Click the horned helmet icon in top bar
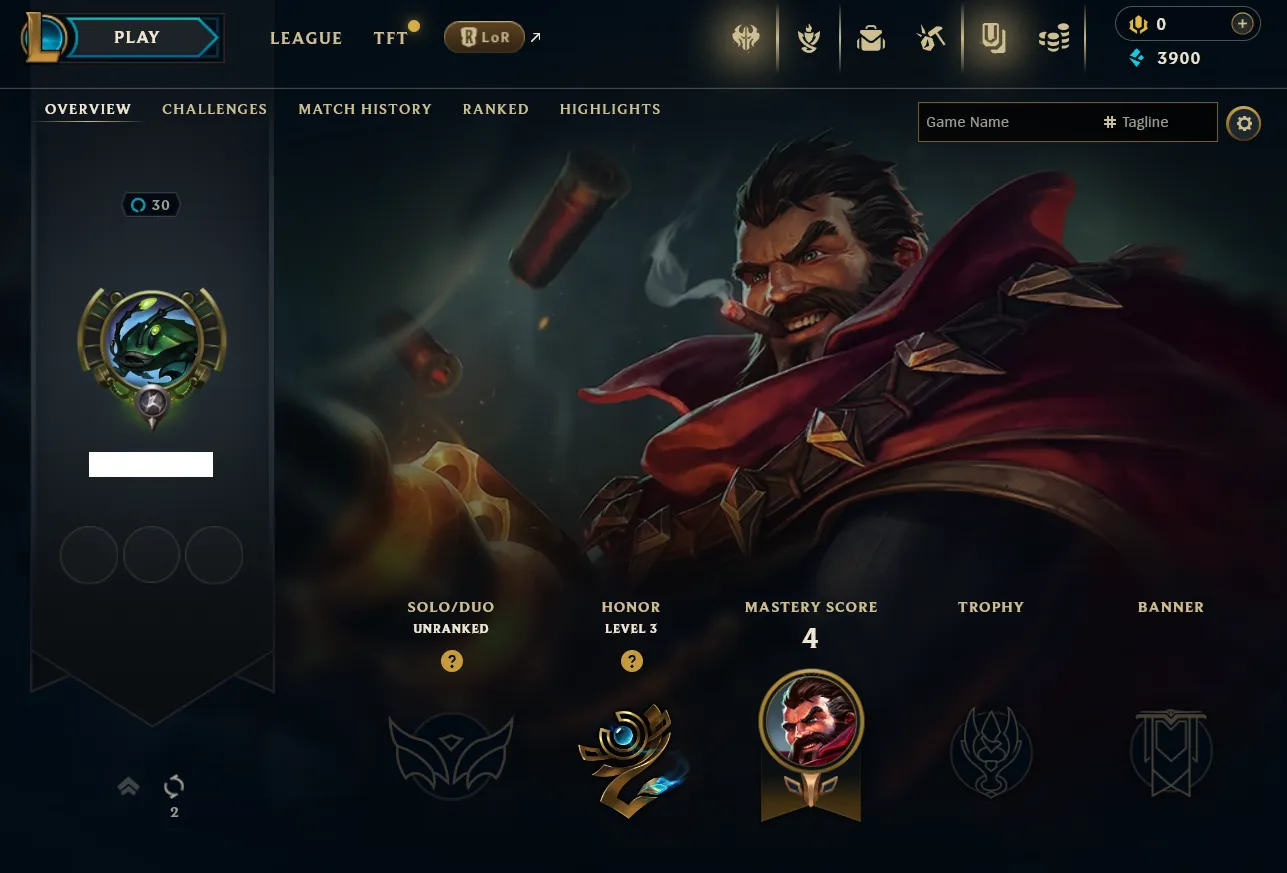Image resolution: width=1287 pixels, height=873 pixels. tap(746, 38)
